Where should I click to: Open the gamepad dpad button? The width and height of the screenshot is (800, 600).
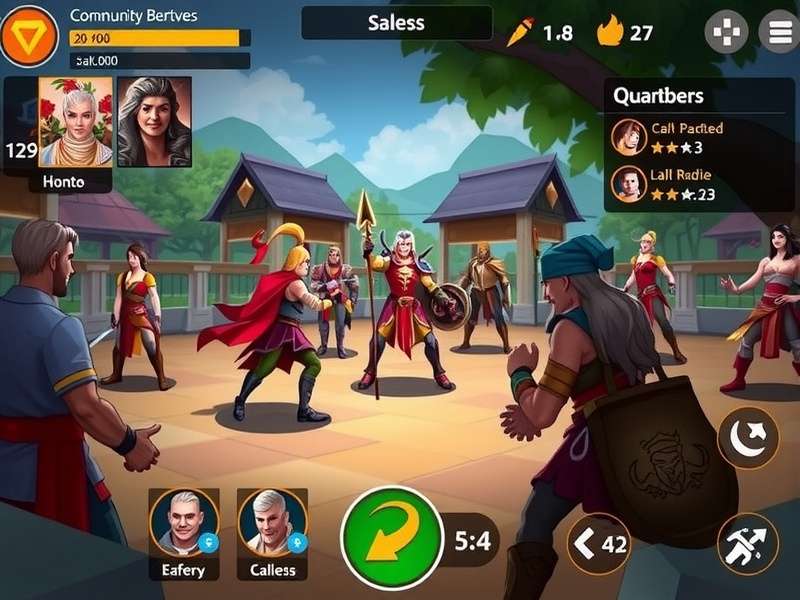point(726,33)
